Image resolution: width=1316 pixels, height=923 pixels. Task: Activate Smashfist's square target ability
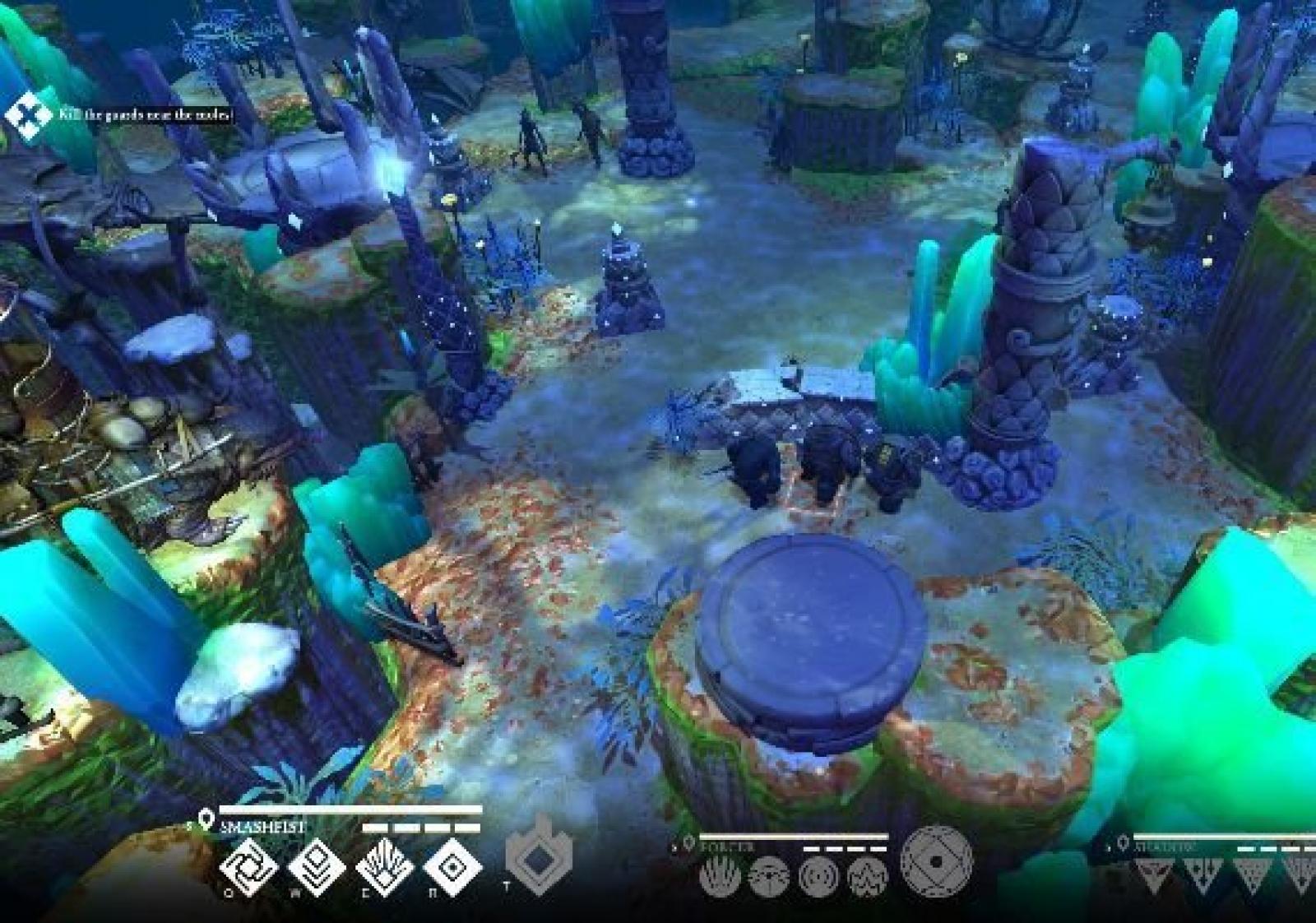click(x=452, y=867)
